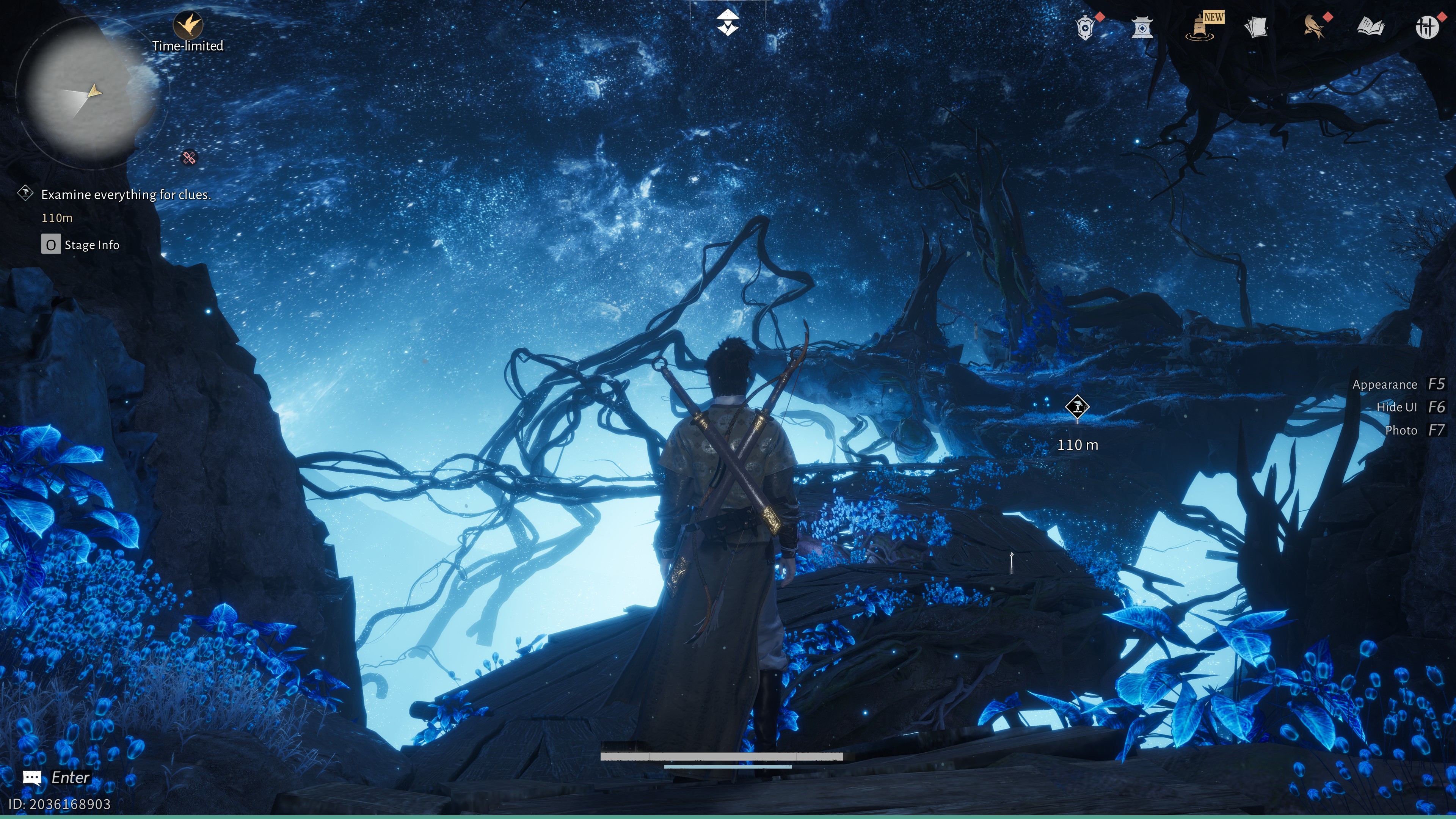
Task: Open the 'Examine everything for clues' quest tracker
Action: [125, 195]
